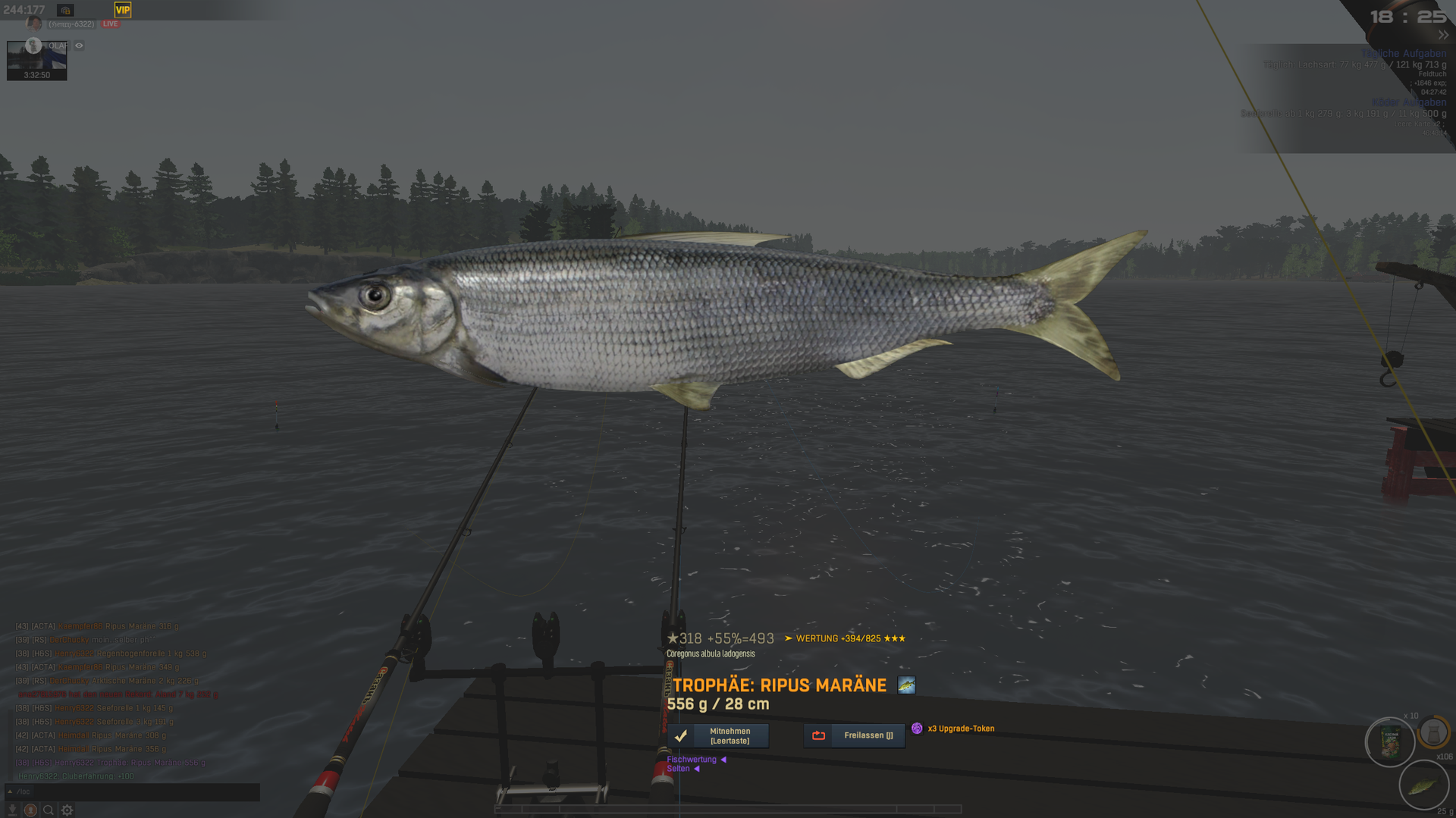Image resolution: width=1456 pixels, height=818 pixels.
Task: Click the chat input field
Action: pos(136,791)
